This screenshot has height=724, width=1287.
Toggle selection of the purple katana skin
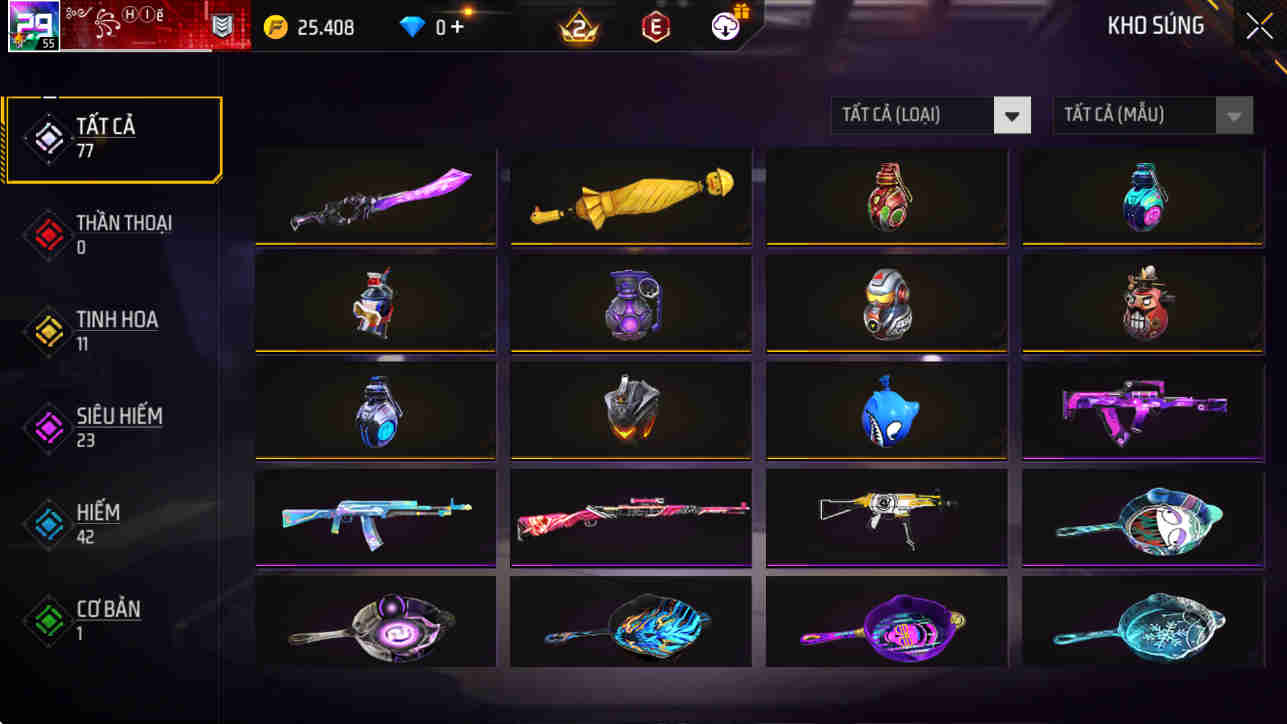(x=375, y=197)
